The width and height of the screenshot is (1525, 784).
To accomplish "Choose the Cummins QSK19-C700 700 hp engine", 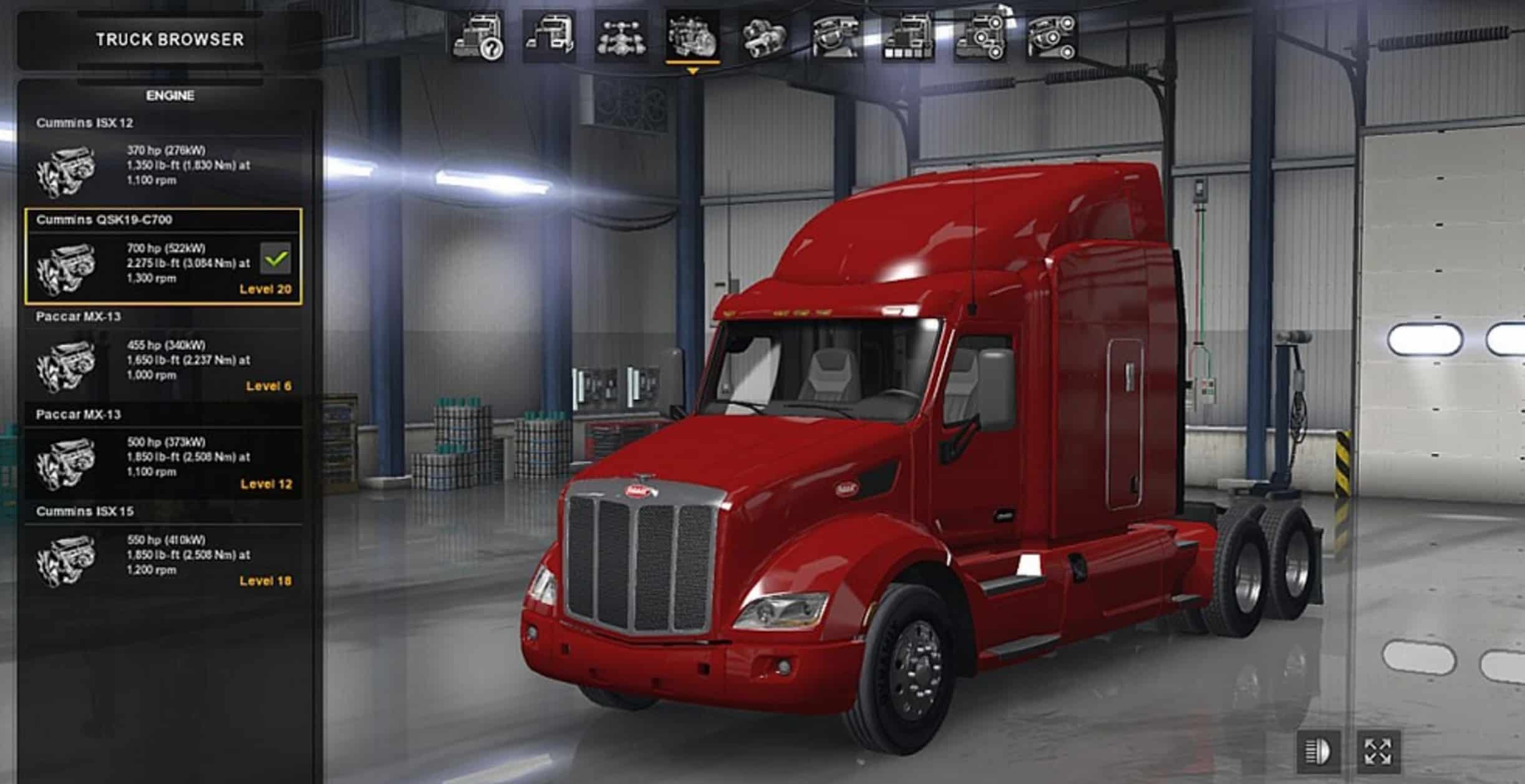I will [163, 263].
